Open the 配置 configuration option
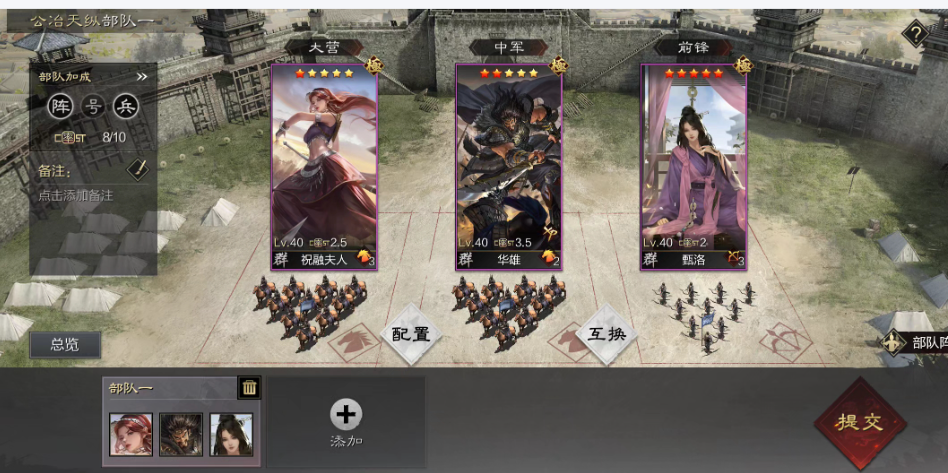948x473 pixels. pyautogui.click(x=411, y=334)
